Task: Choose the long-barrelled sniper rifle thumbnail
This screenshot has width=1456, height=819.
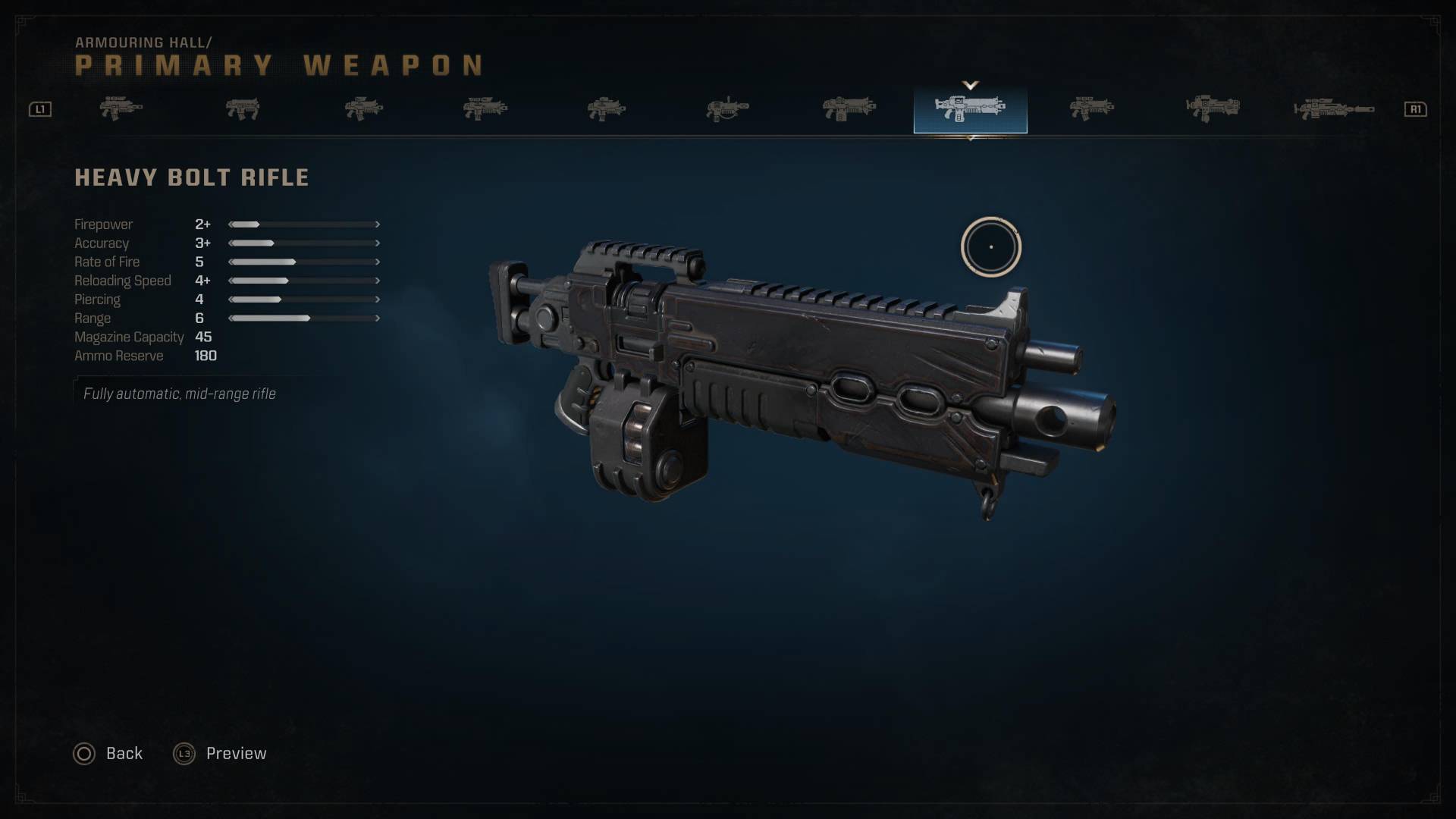Action: 1333,109
